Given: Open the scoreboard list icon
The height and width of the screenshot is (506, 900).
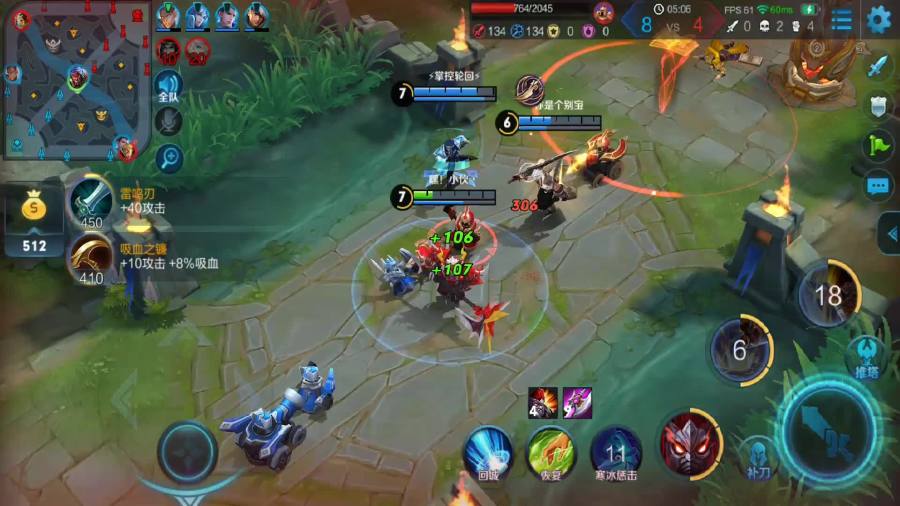Looking at the screenshot, I should 842,19.
